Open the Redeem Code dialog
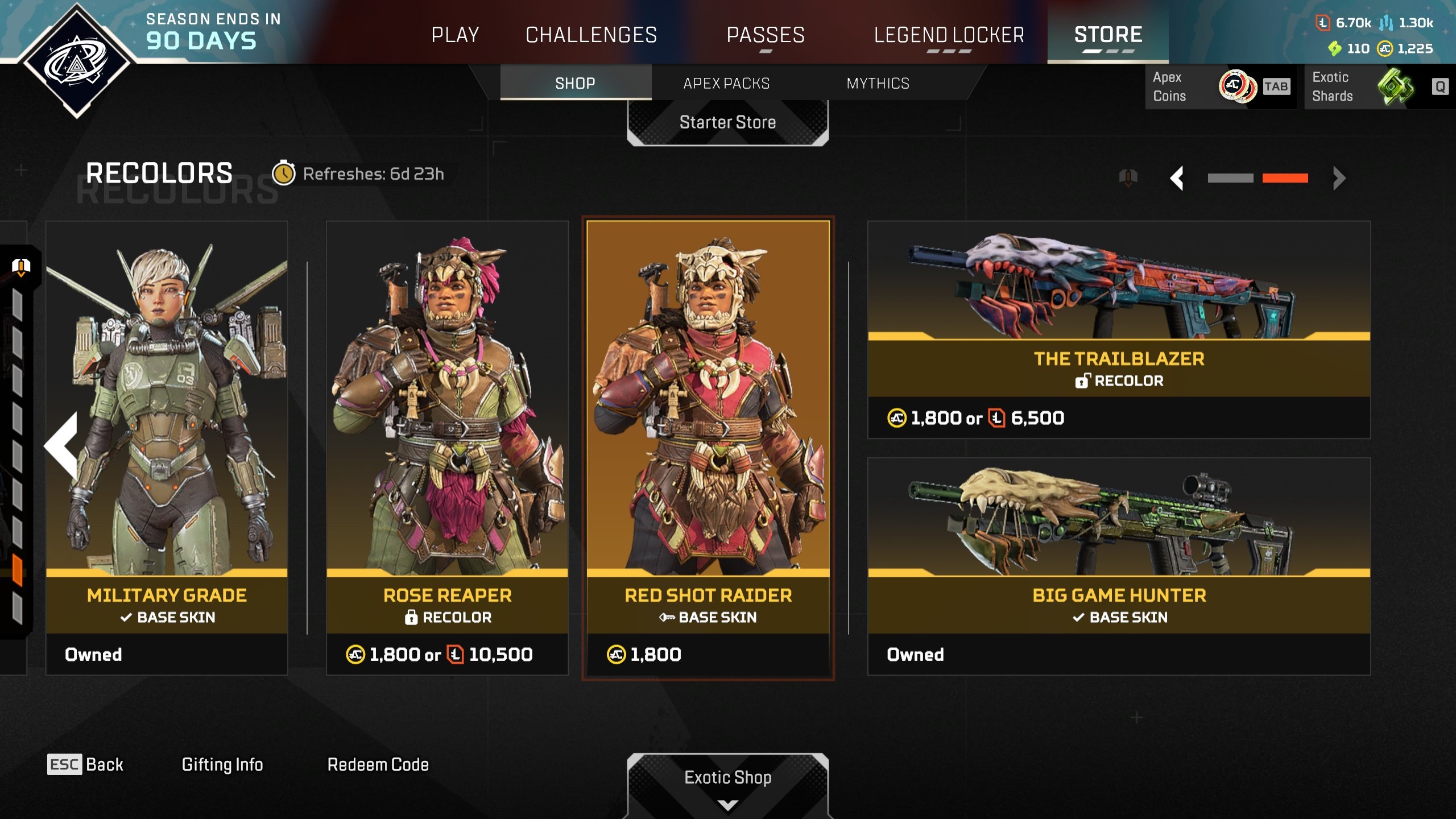 point(378,764)
